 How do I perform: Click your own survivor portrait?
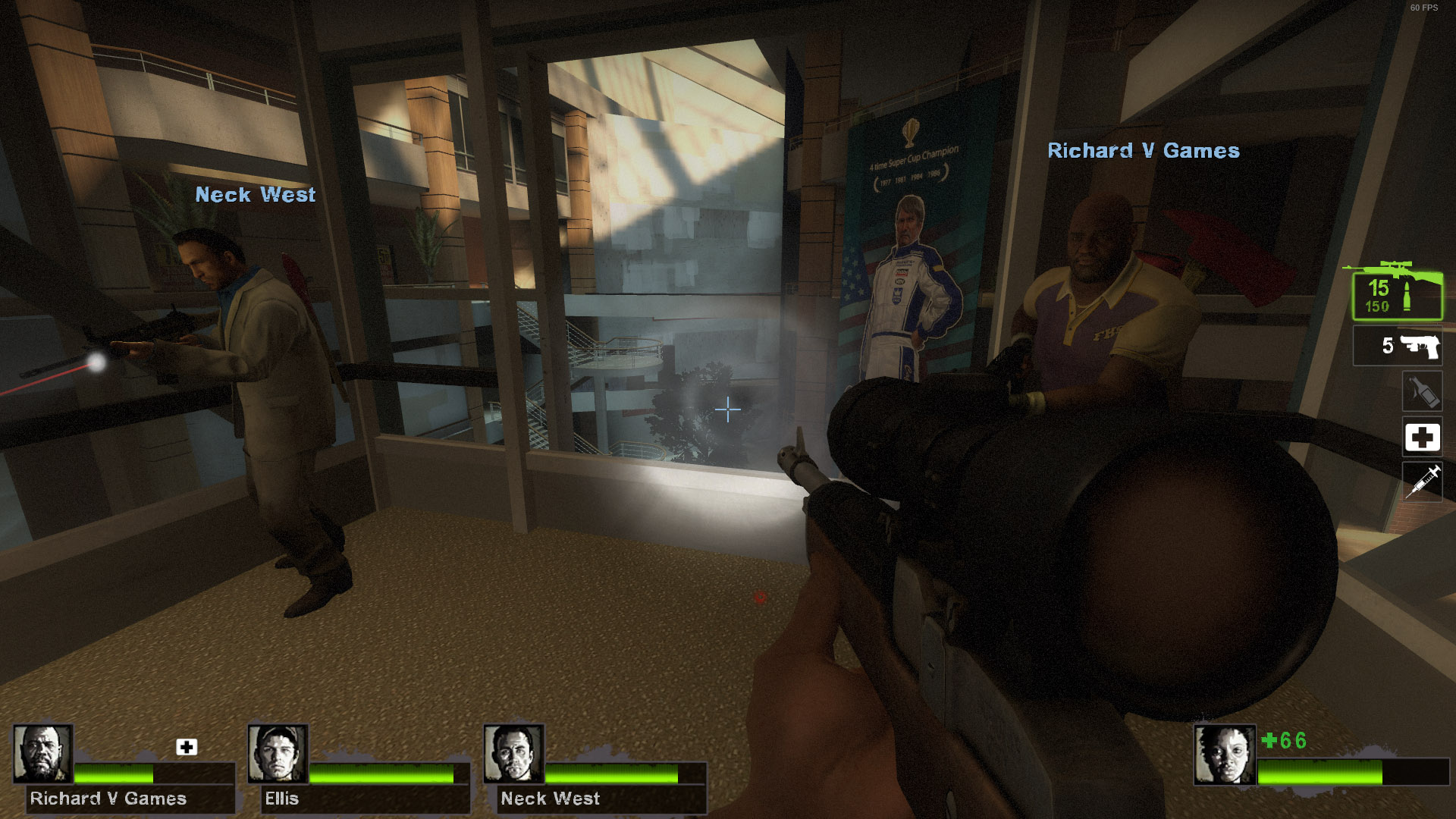[x=1225, y=755]
